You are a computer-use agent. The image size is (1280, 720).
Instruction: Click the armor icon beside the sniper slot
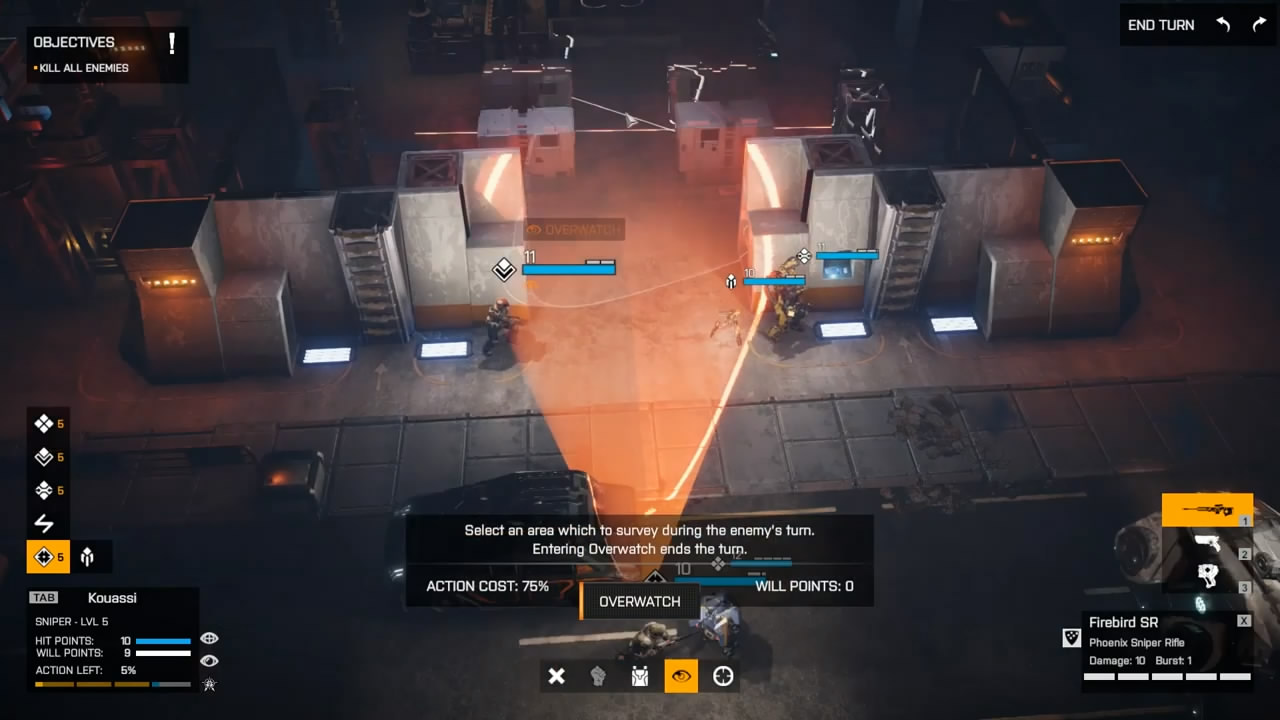[x=88, y=557]
